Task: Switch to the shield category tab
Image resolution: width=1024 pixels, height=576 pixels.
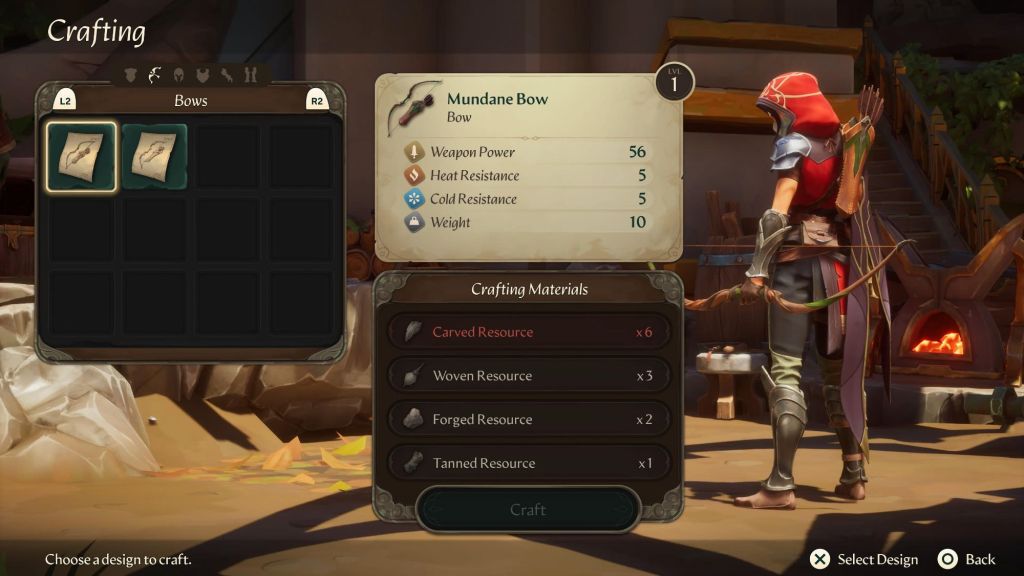Action: tap(131, 75)
